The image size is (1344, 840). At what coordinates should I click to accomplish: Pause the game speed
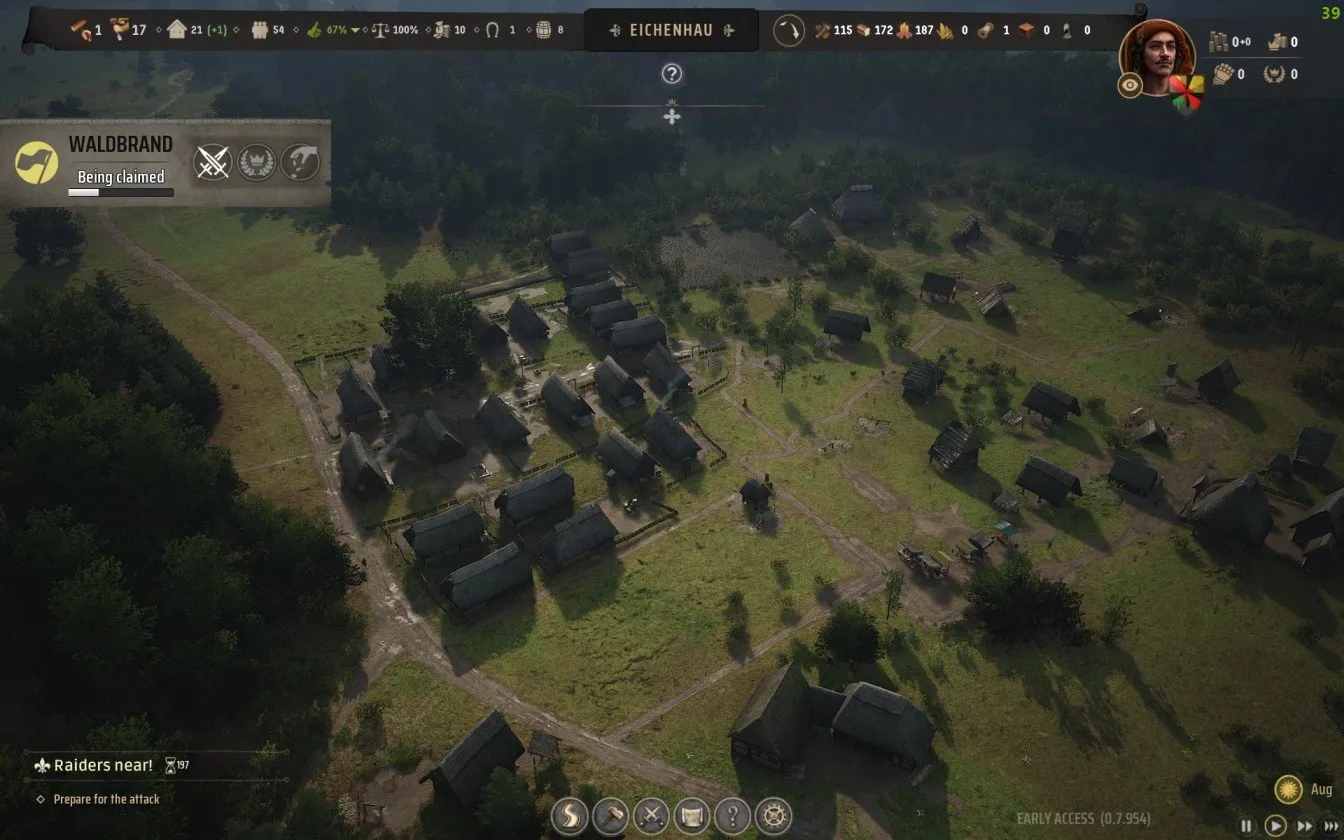[1246, 826]
